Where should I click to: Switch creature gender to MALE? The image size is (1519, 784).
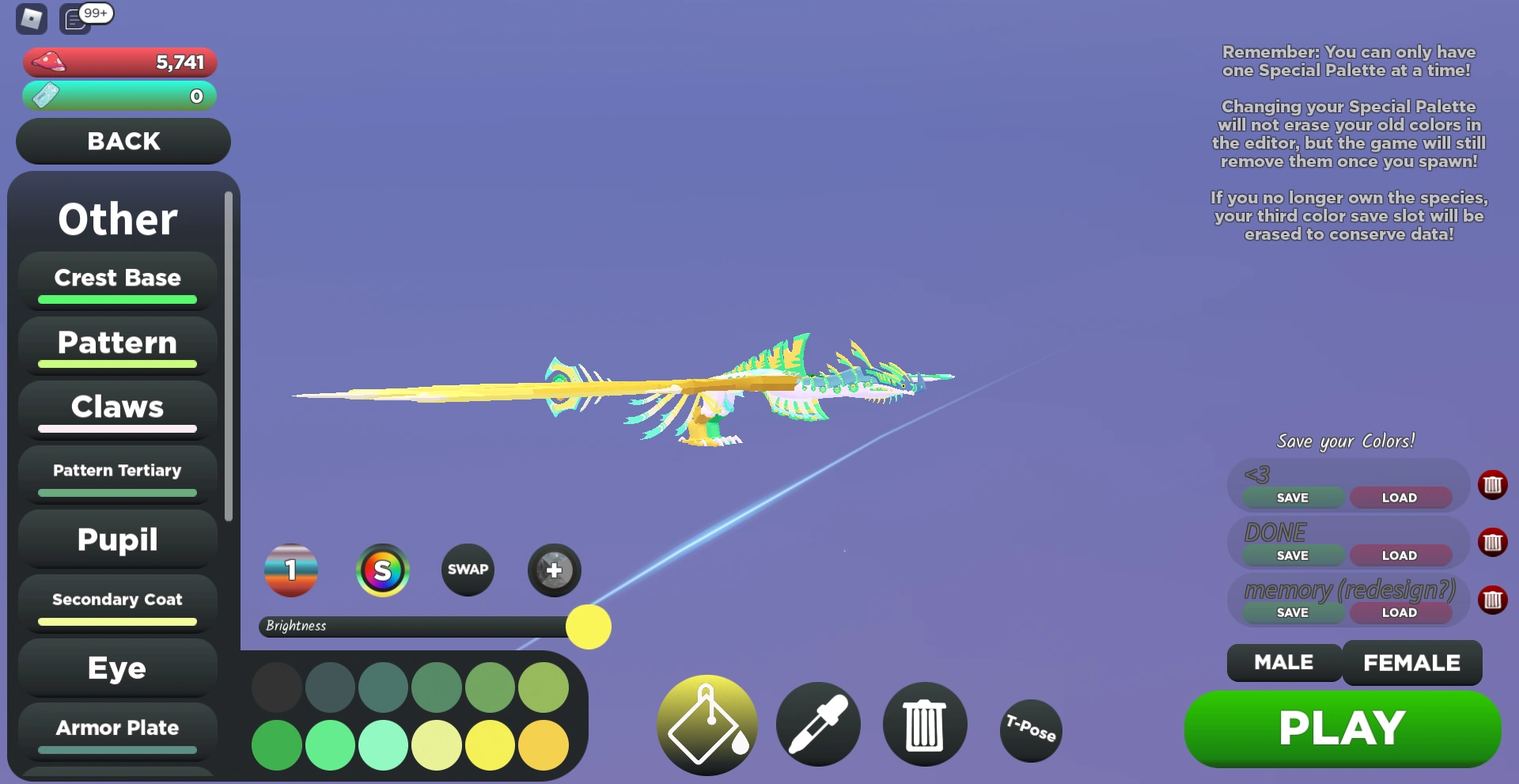1282,663
